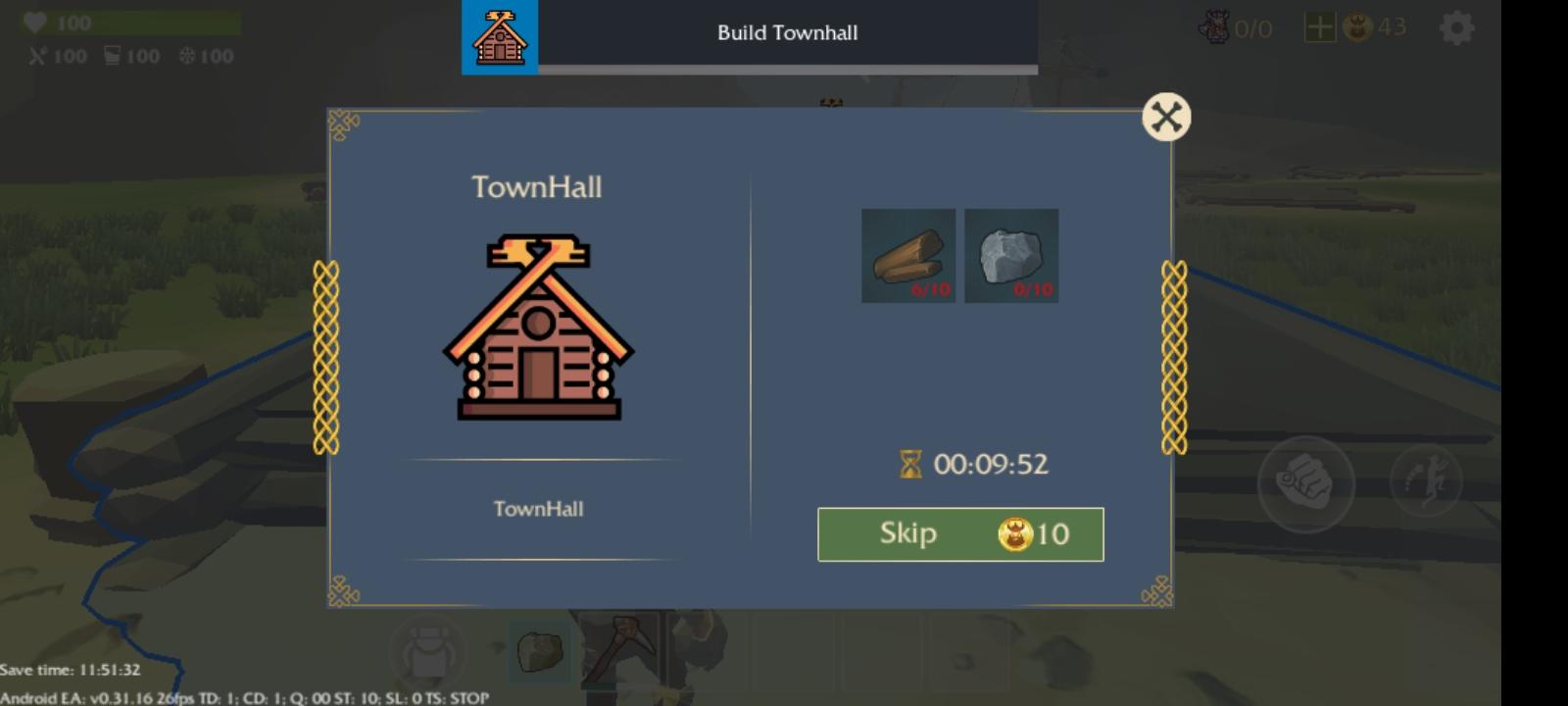This screenshot has height=706, width=1568.
Task: Click the TownHall name label below the divider
Action: [538, 509]
